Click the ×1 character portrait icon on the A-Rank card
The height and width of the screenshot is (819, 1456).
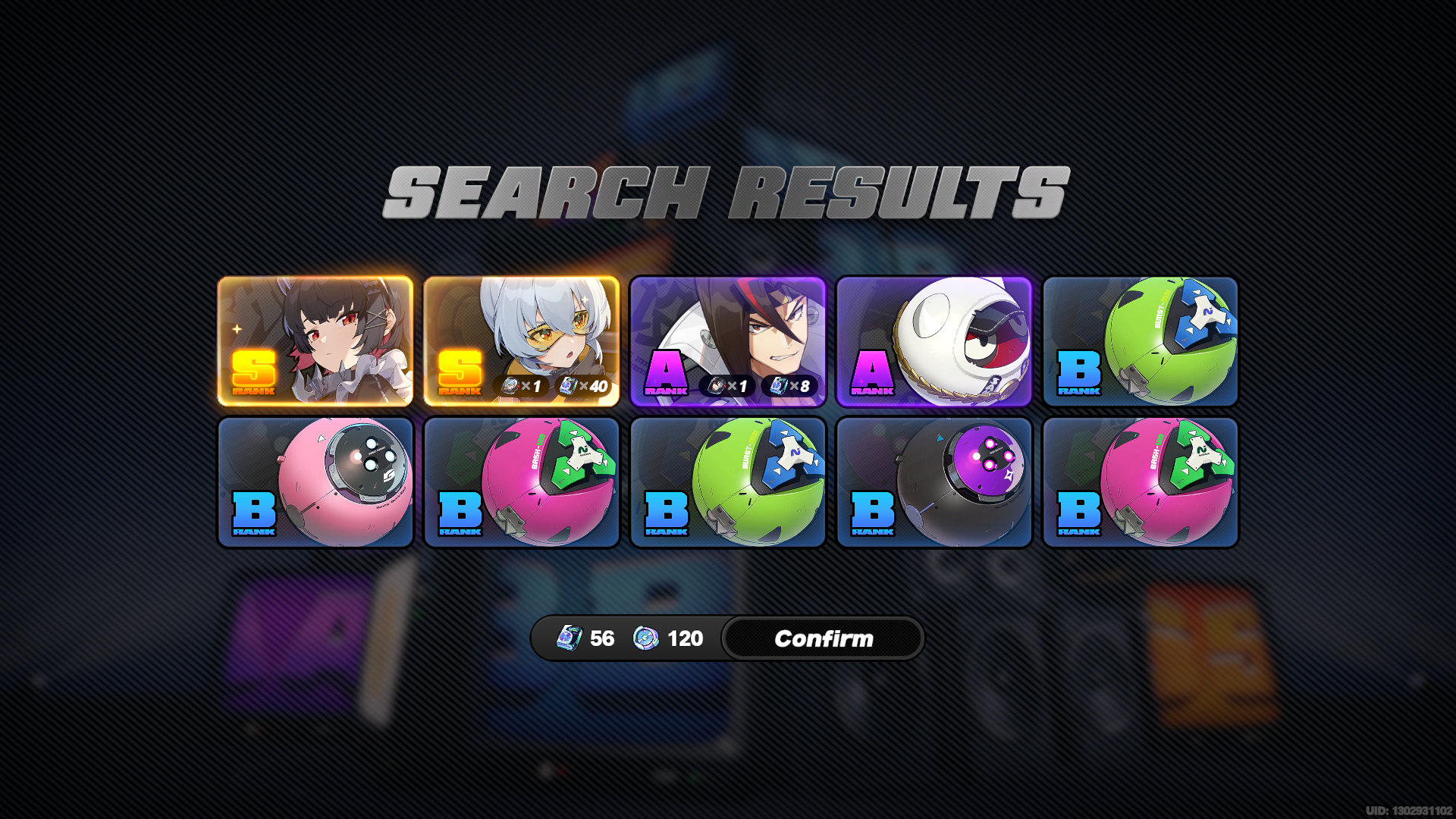pyautogui.click(x=718, y=386)
